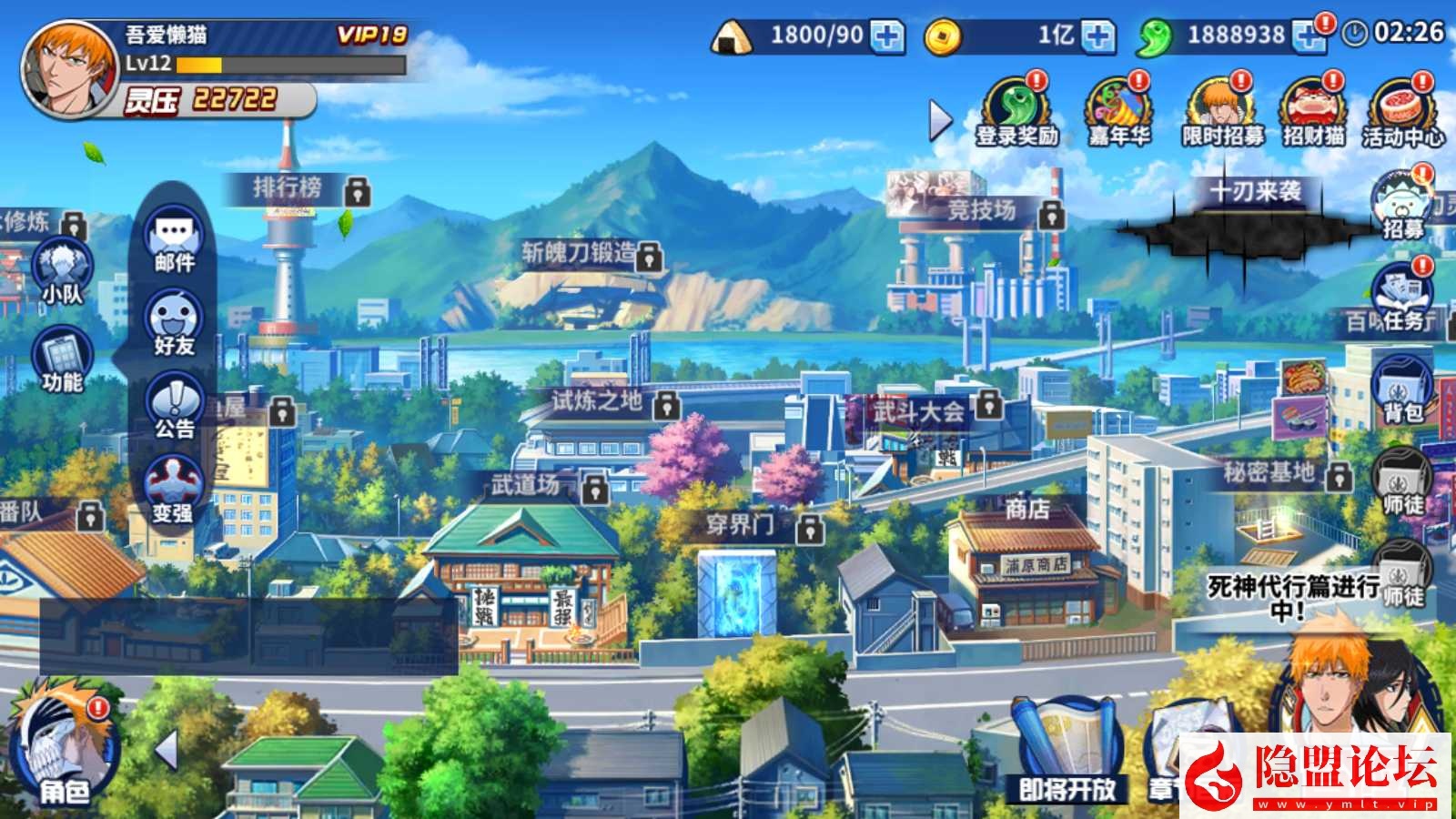This screenshot has height=819, width=1456.
Task: Expand the top event icon row arrow
Action: click(940, 120)
